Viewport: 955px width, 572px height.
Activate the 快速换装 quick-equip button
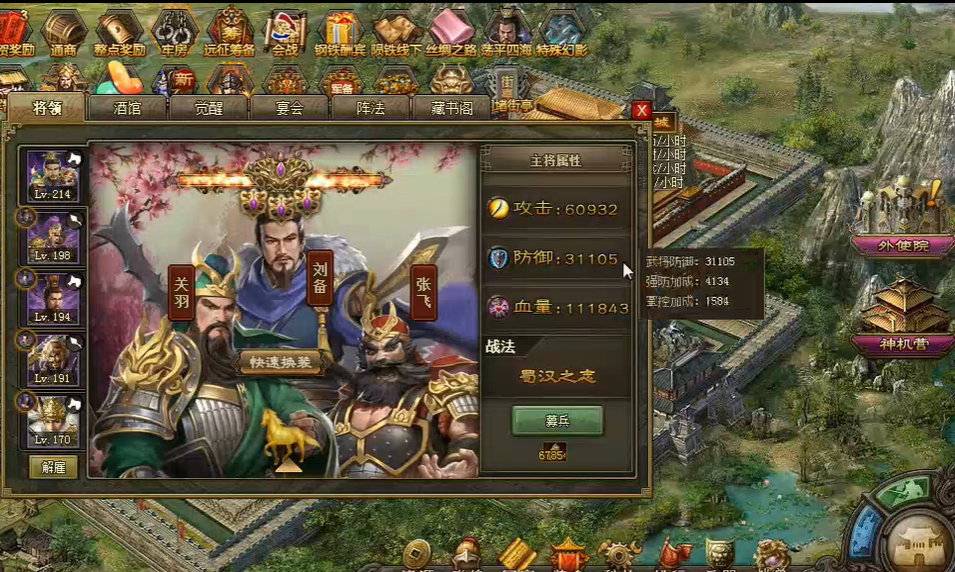click(281, 362)
